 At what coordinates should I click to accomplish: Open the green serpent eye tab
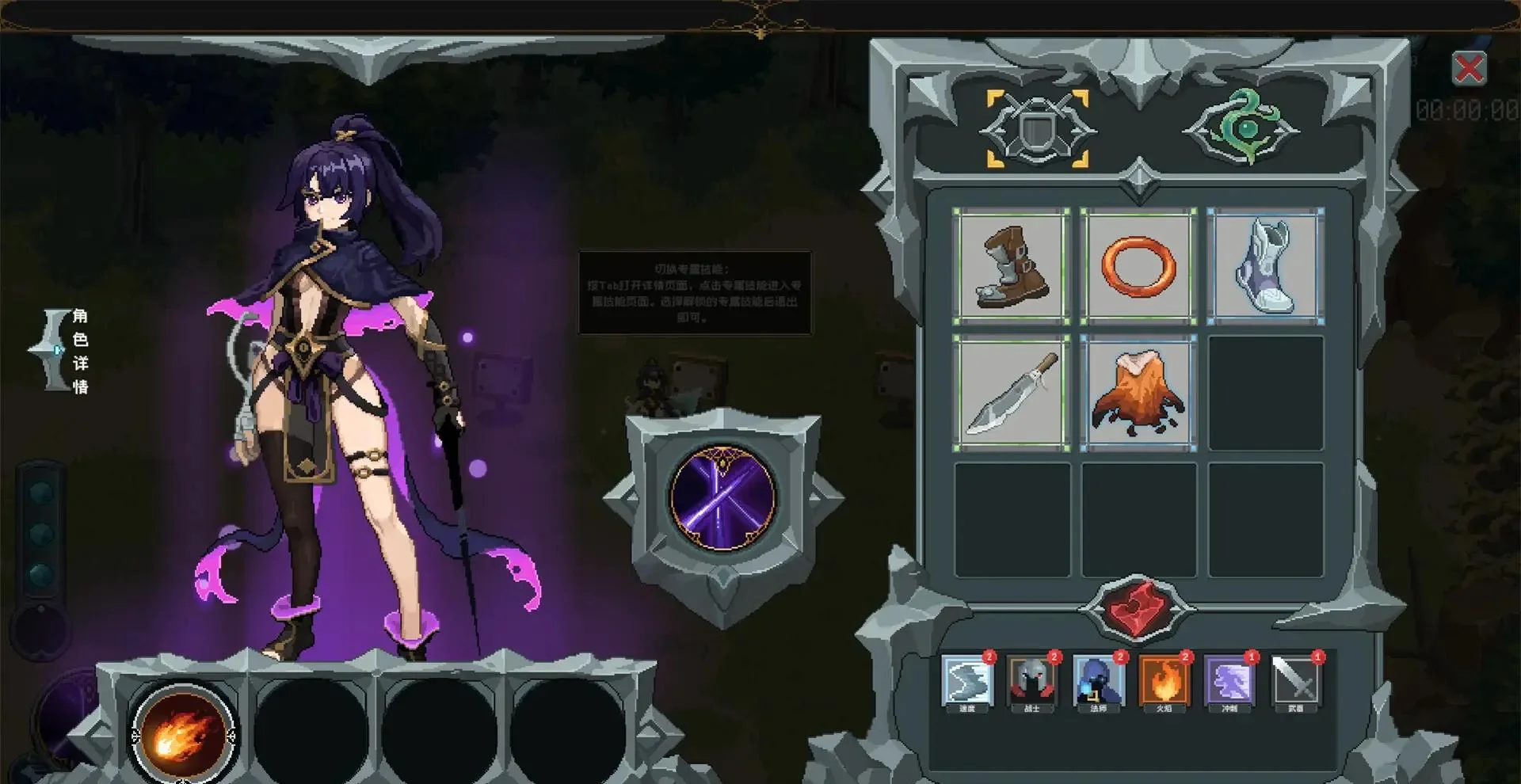(1241, 127)
